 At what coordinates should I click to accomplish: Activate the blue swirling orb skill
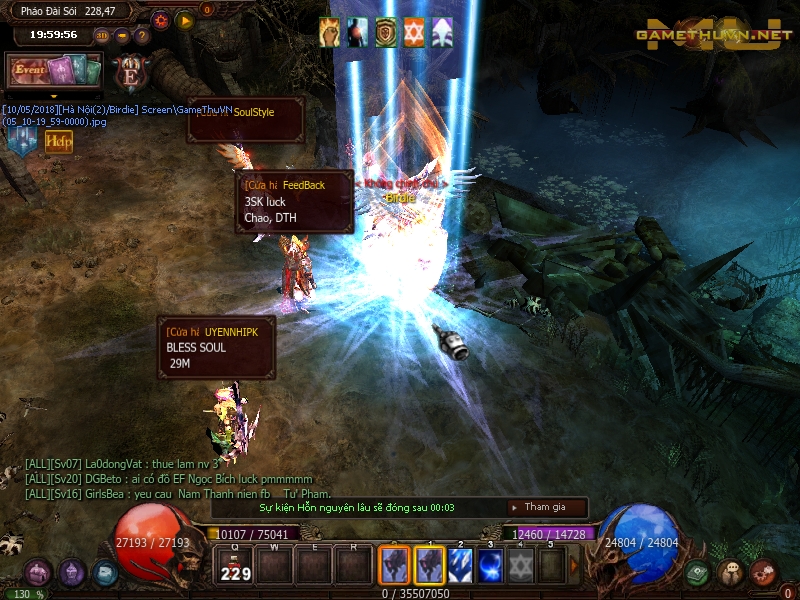click(491, 565)
